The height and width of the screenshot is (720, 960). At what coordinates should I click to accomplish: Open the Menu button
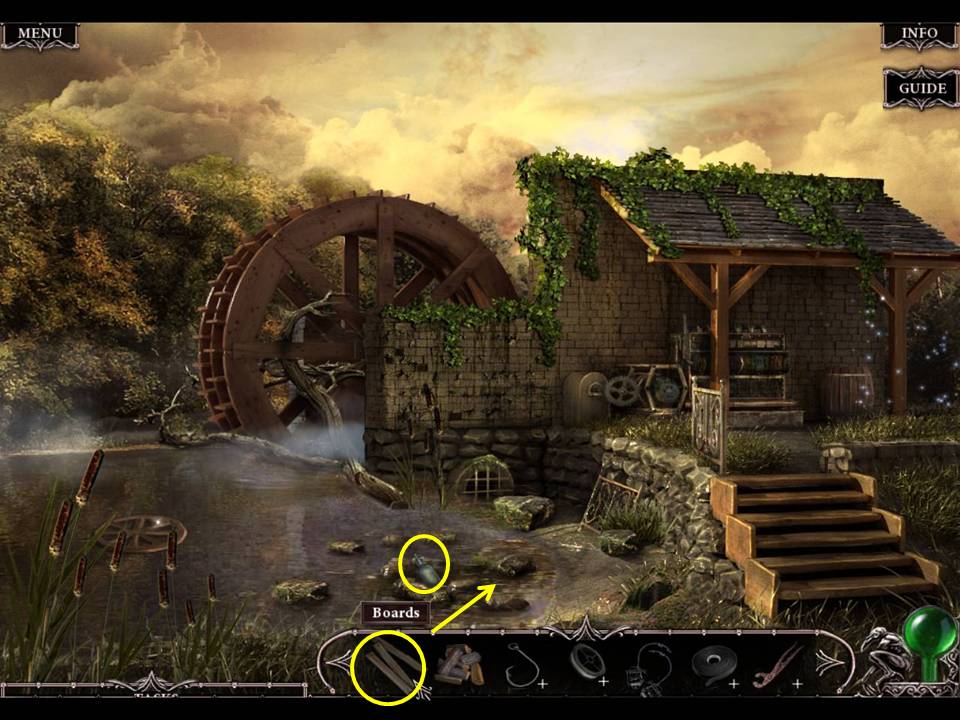(x=40, y=34)
